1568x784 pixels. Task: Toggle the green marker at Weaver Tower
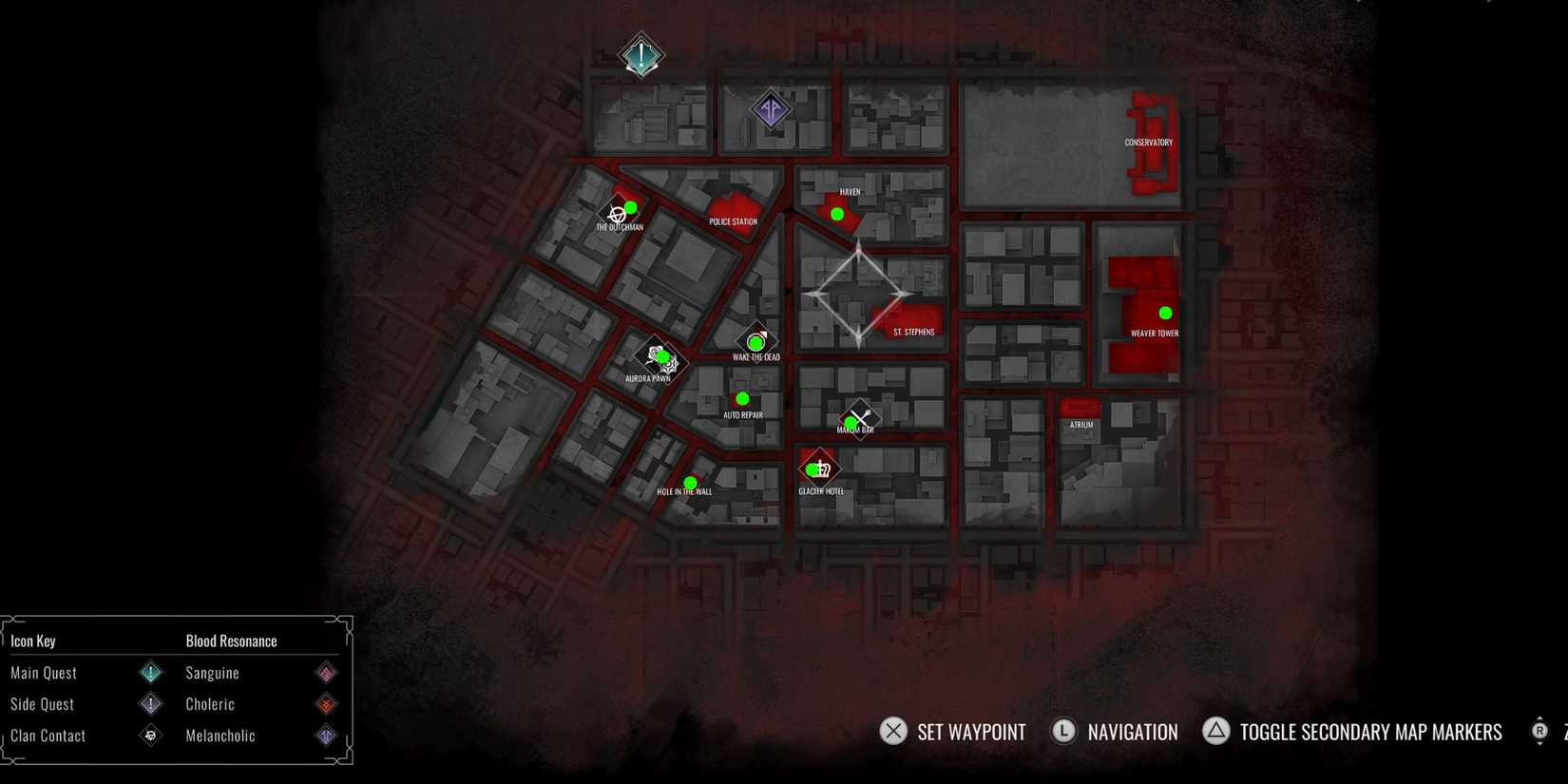pyautogui.click(x=1165, y=312)
